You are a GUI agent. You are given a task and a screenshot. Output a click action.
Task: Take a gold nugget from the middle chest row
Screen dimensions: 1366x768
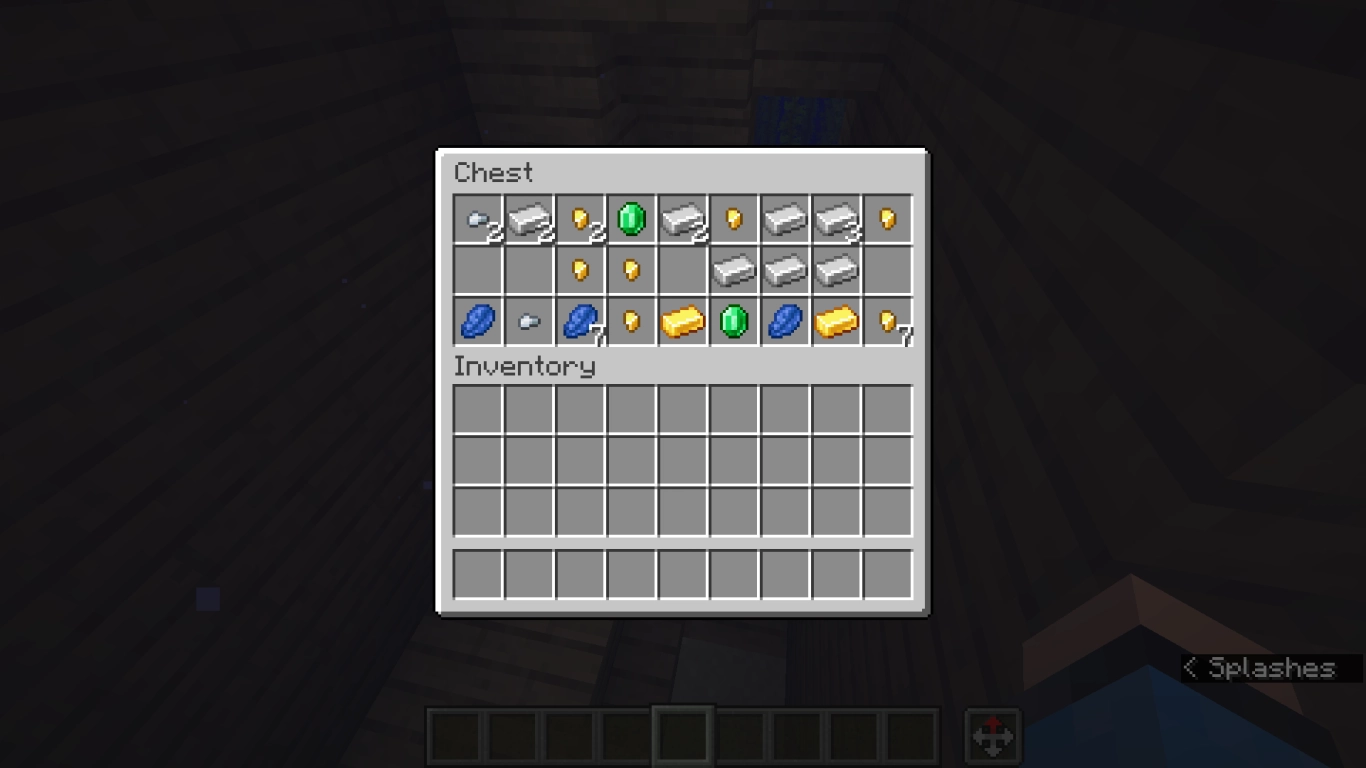[x=581, y=270]
